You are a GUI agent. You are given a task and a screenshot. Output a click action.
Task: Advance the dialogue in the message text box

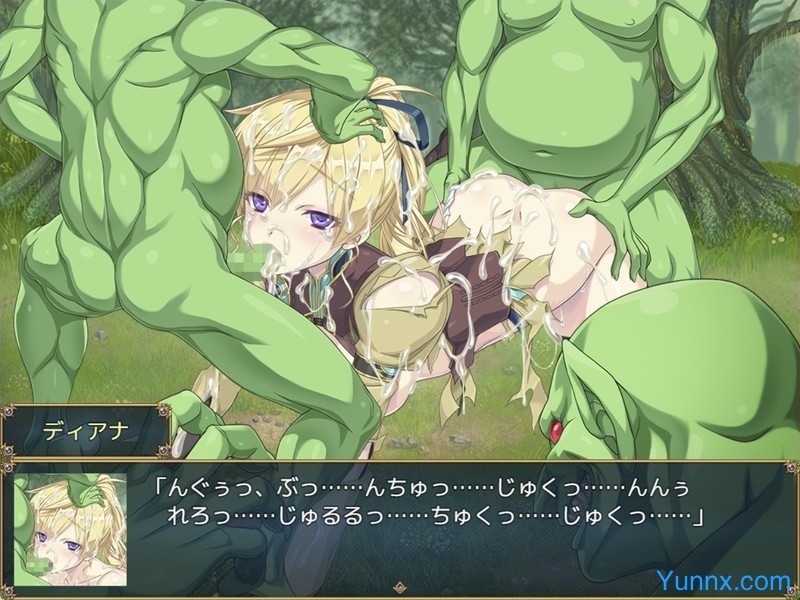click(x=430, y=505)
